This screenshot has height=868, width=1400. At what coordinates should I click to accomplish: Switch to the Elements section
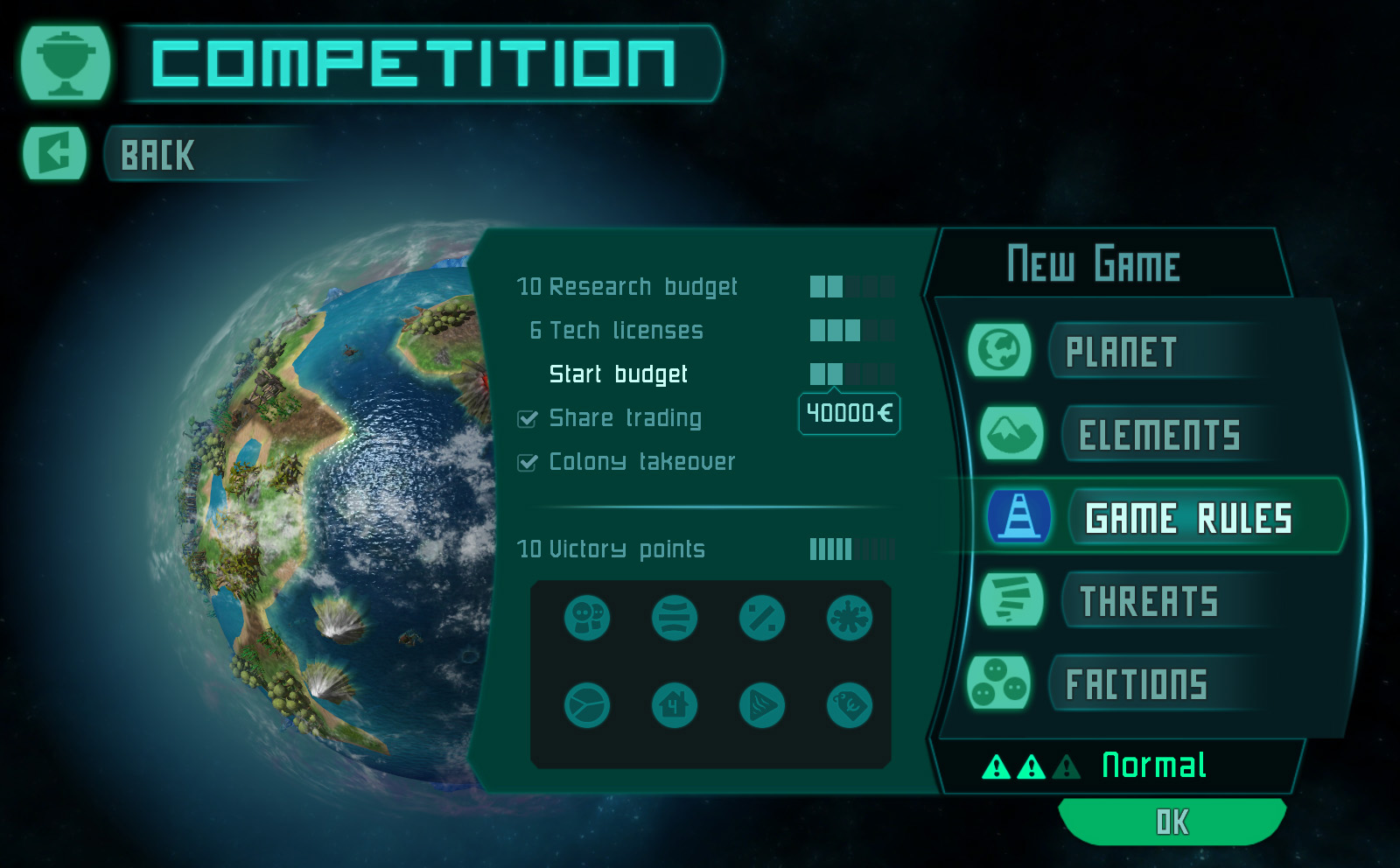pyautogui.click(x=1158, y=435)
